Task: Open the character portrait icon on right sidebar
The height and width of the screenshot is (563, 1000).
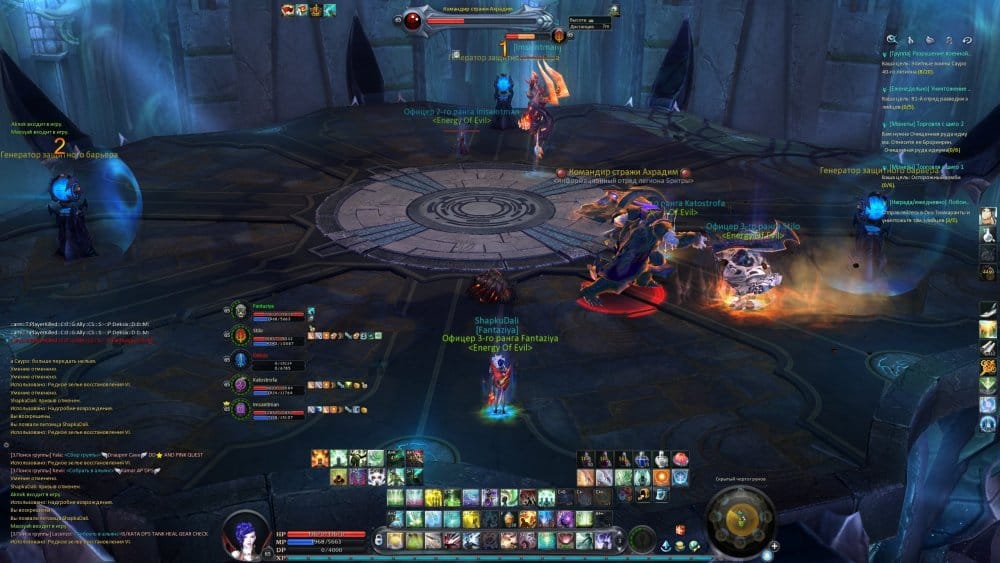Action: coord(988,216)
